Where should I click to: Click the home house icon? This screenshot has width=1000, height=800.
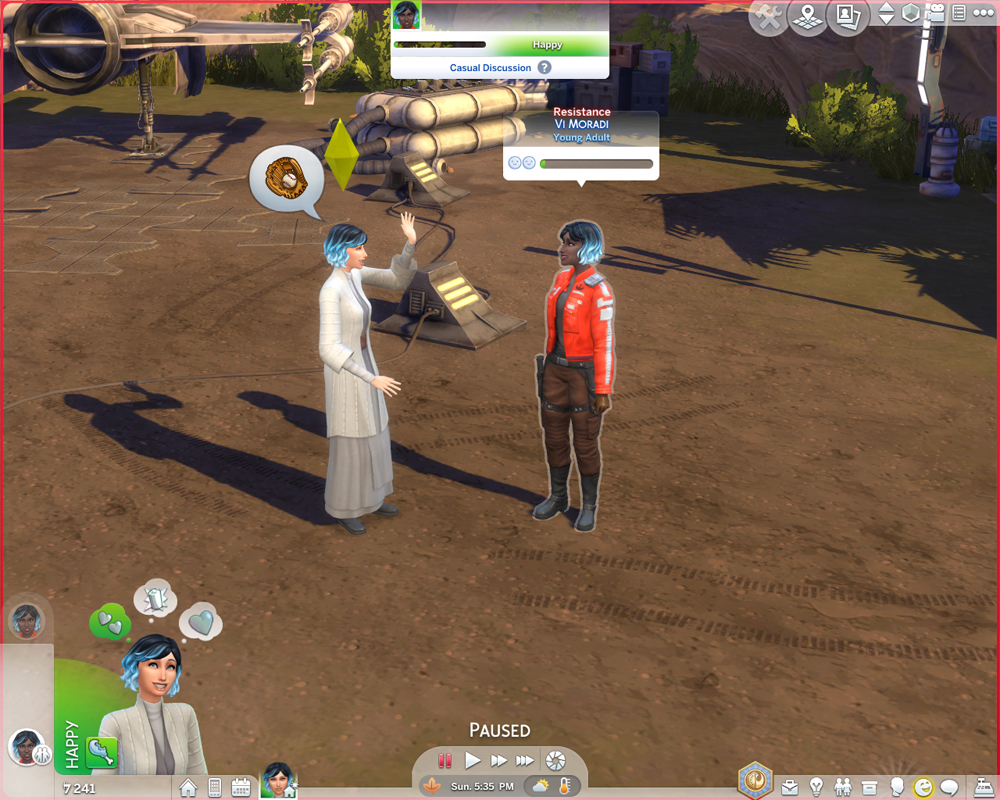pos(188,787)
